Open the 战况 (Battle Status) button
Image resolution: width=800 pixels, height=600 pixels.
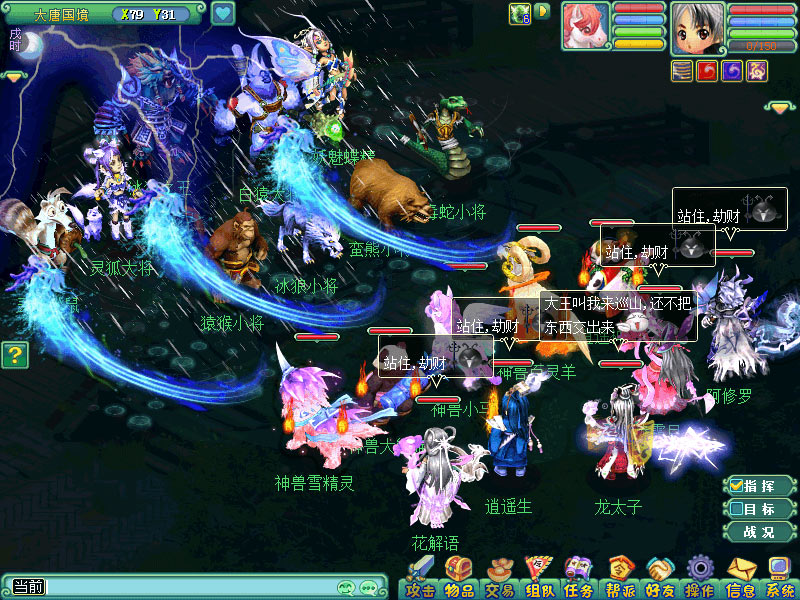click(x=759, y=532)
